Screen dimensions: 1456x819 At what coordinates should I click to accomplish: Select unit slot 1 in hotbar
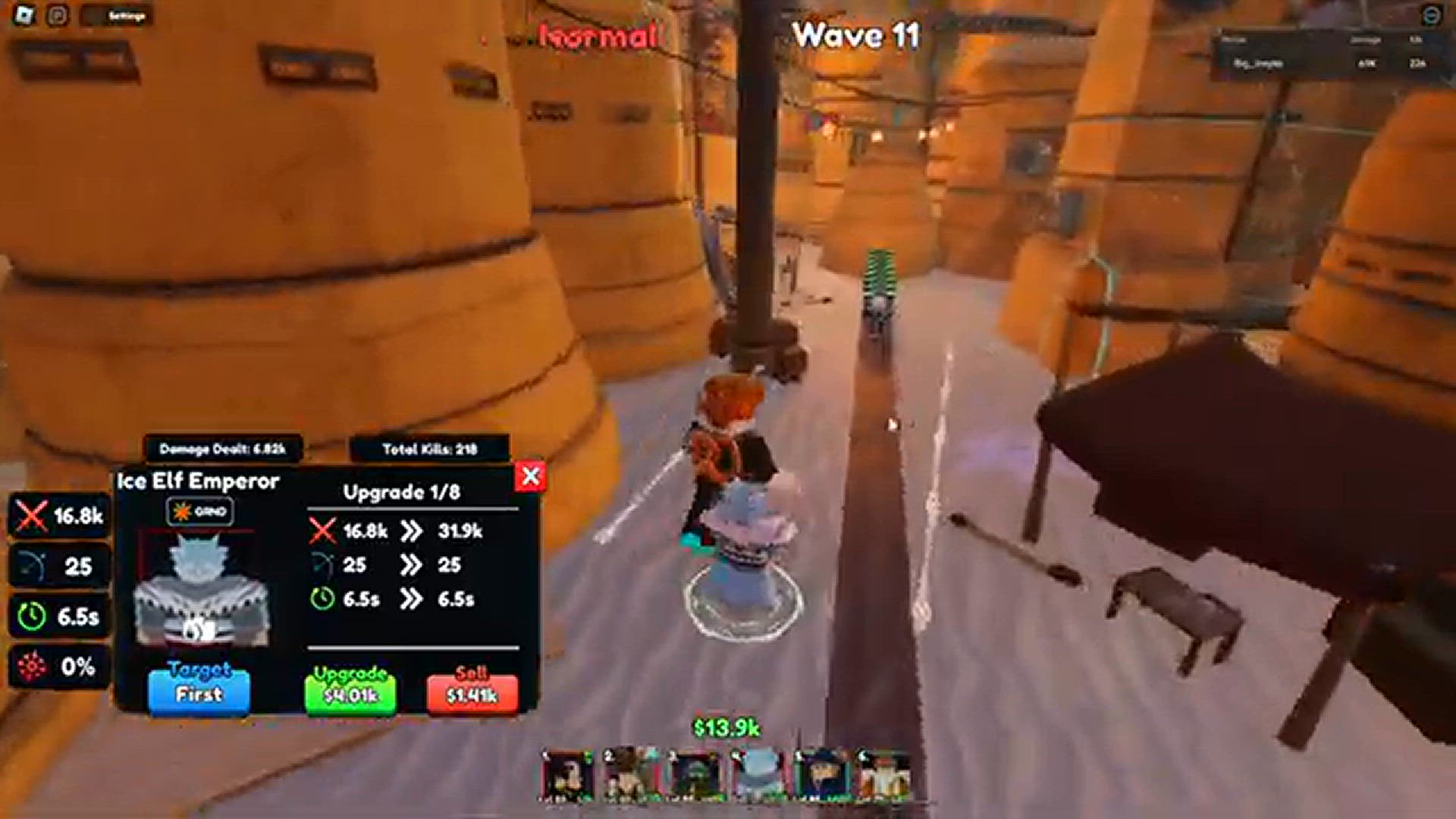[568, 775]
